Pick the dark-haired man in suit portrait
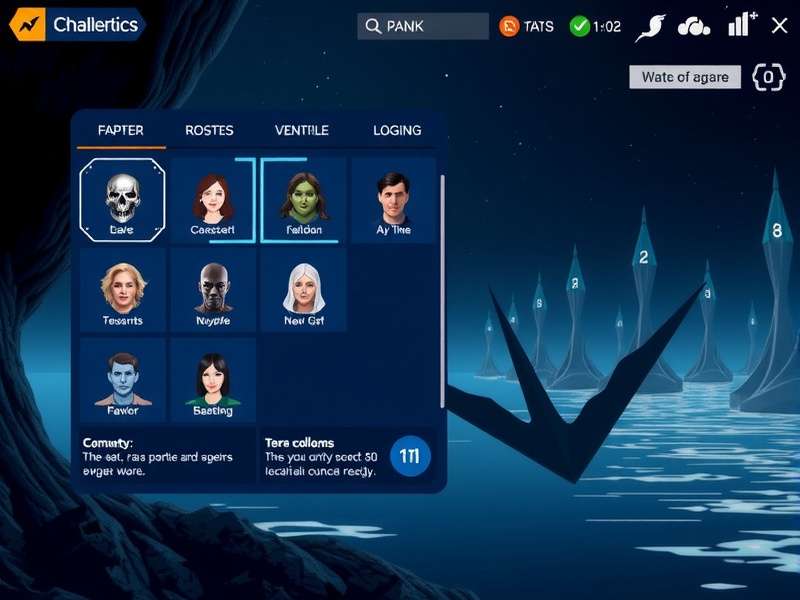The height and width of the screenshot is (600, 800). pos(393,200)
